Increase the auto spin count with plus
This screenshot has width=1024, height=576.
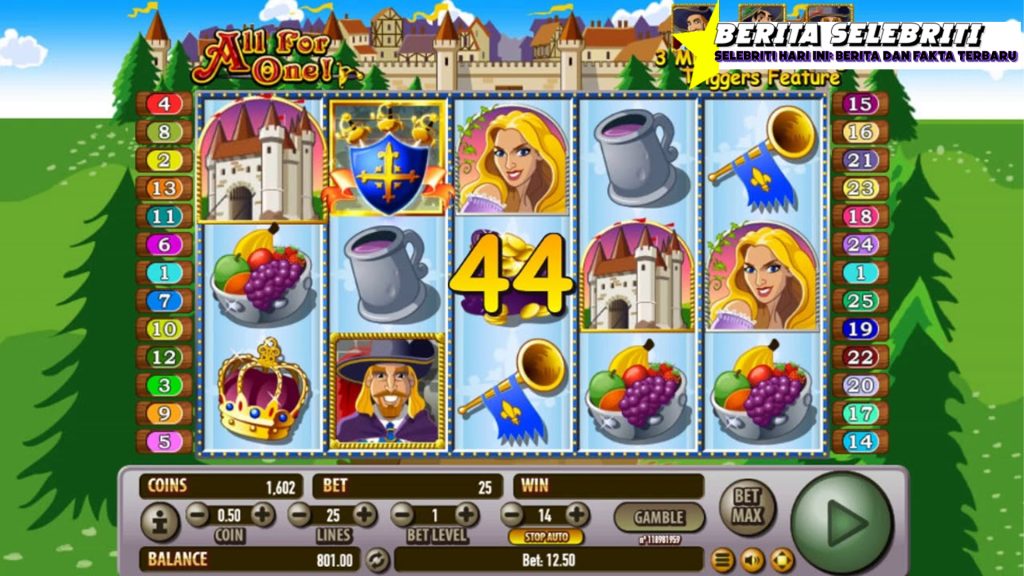577,515
